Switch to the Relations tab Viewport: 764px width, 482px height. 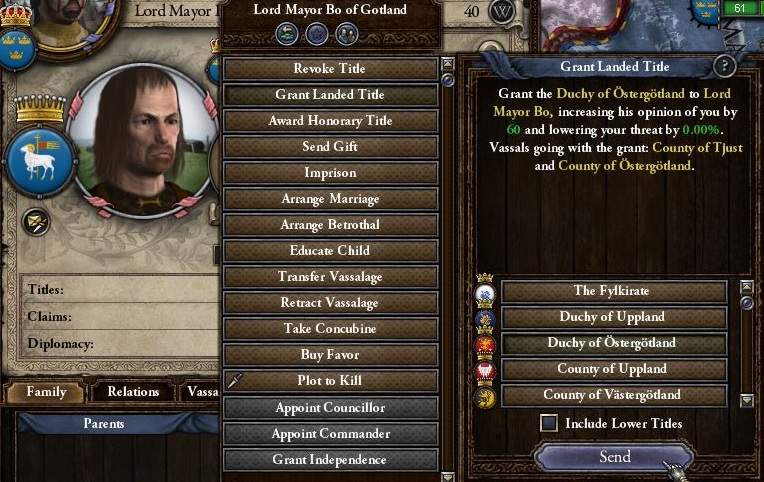coord(133,392)
